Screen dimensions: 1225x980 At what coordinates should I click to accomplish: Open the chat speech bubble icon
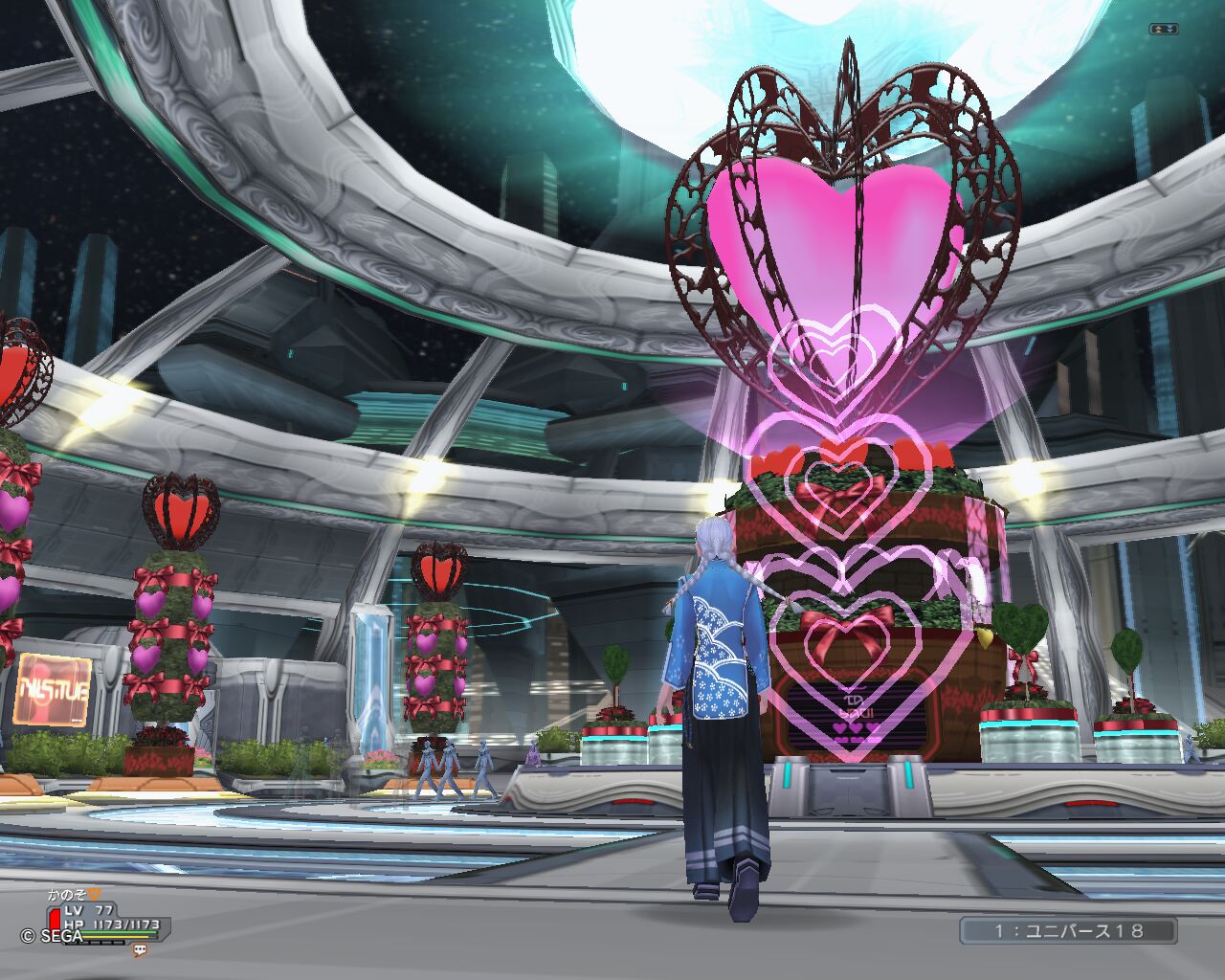[140, 949]
